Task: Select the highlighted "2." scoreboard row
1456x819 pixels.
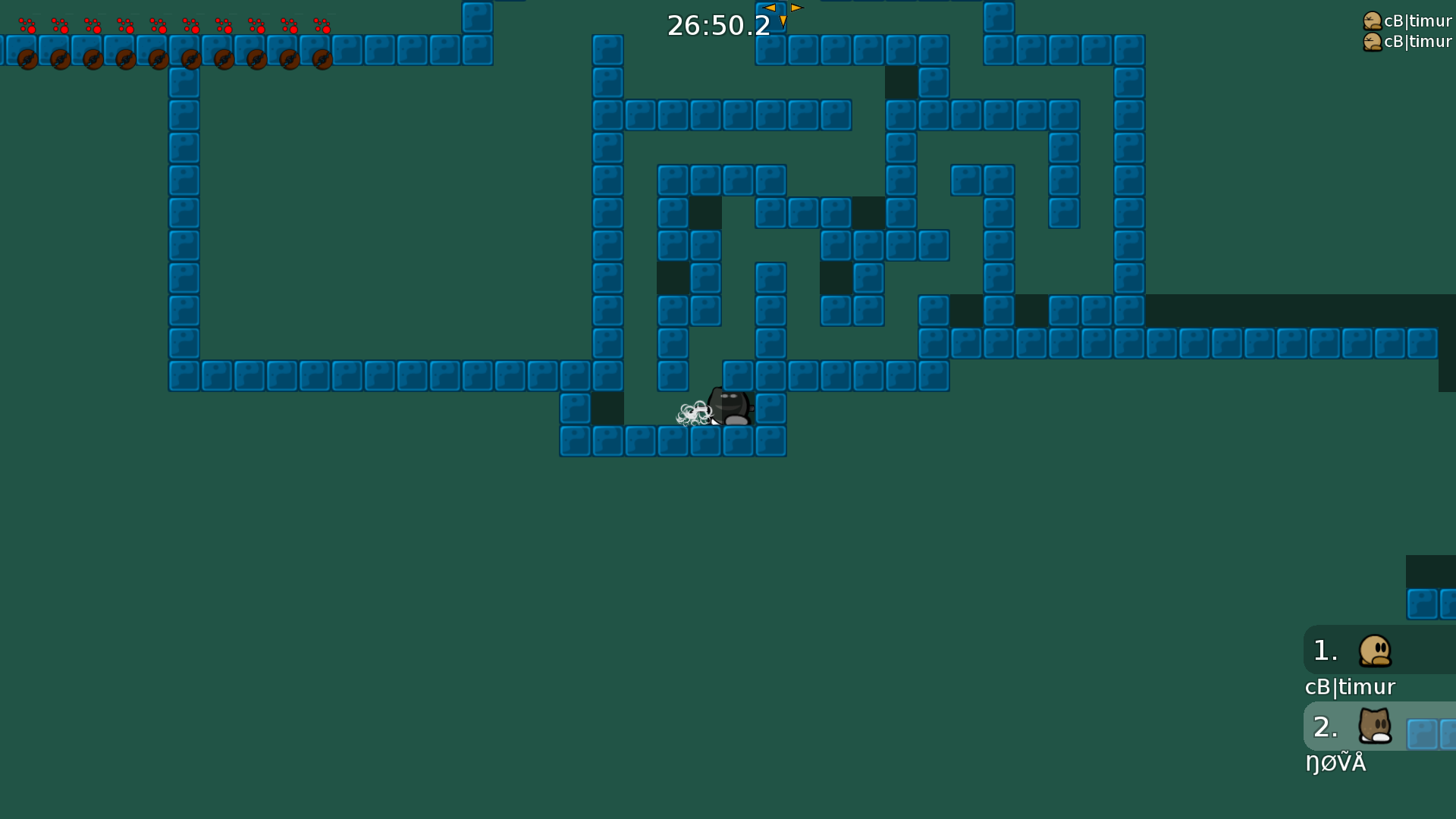Action: coord(1326,726)
